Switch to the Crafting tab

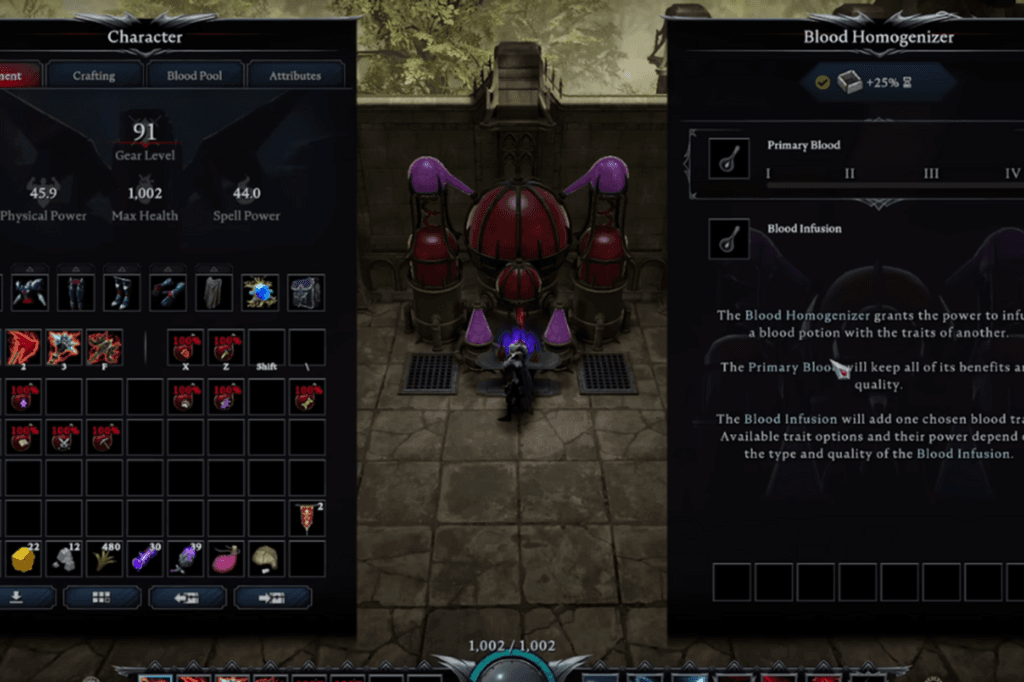pos(94,75)
